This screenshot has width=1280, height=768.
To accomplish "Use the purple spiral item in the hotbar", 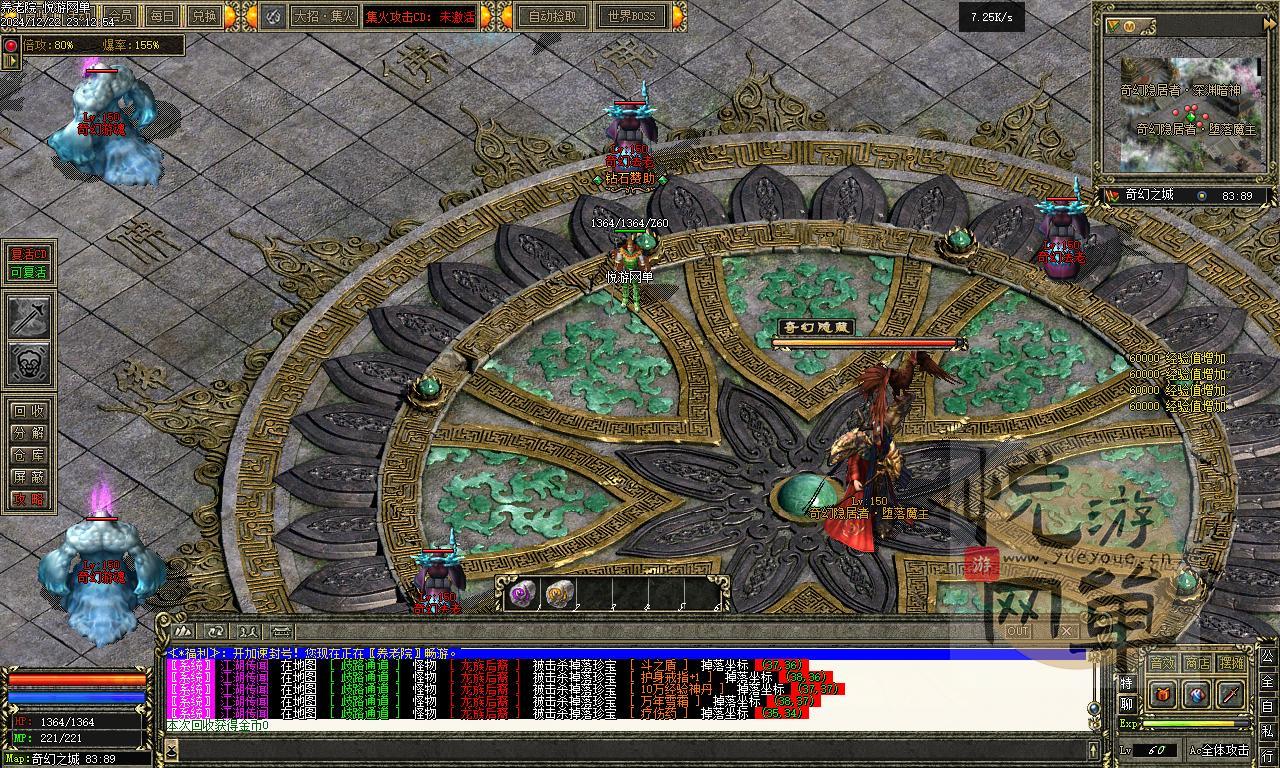I will 522,594.
